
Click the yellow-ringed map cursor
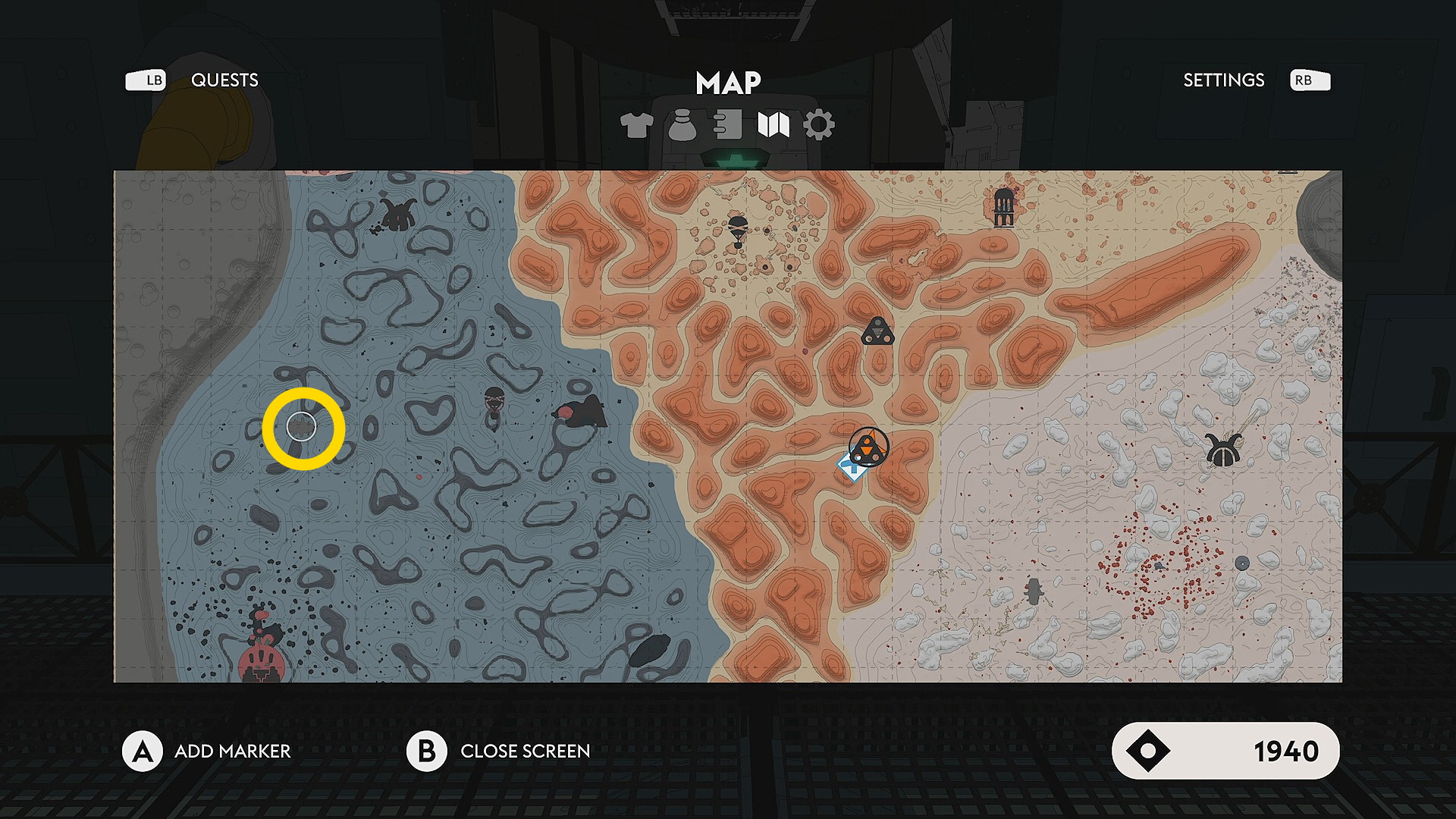tap(303, 428)
